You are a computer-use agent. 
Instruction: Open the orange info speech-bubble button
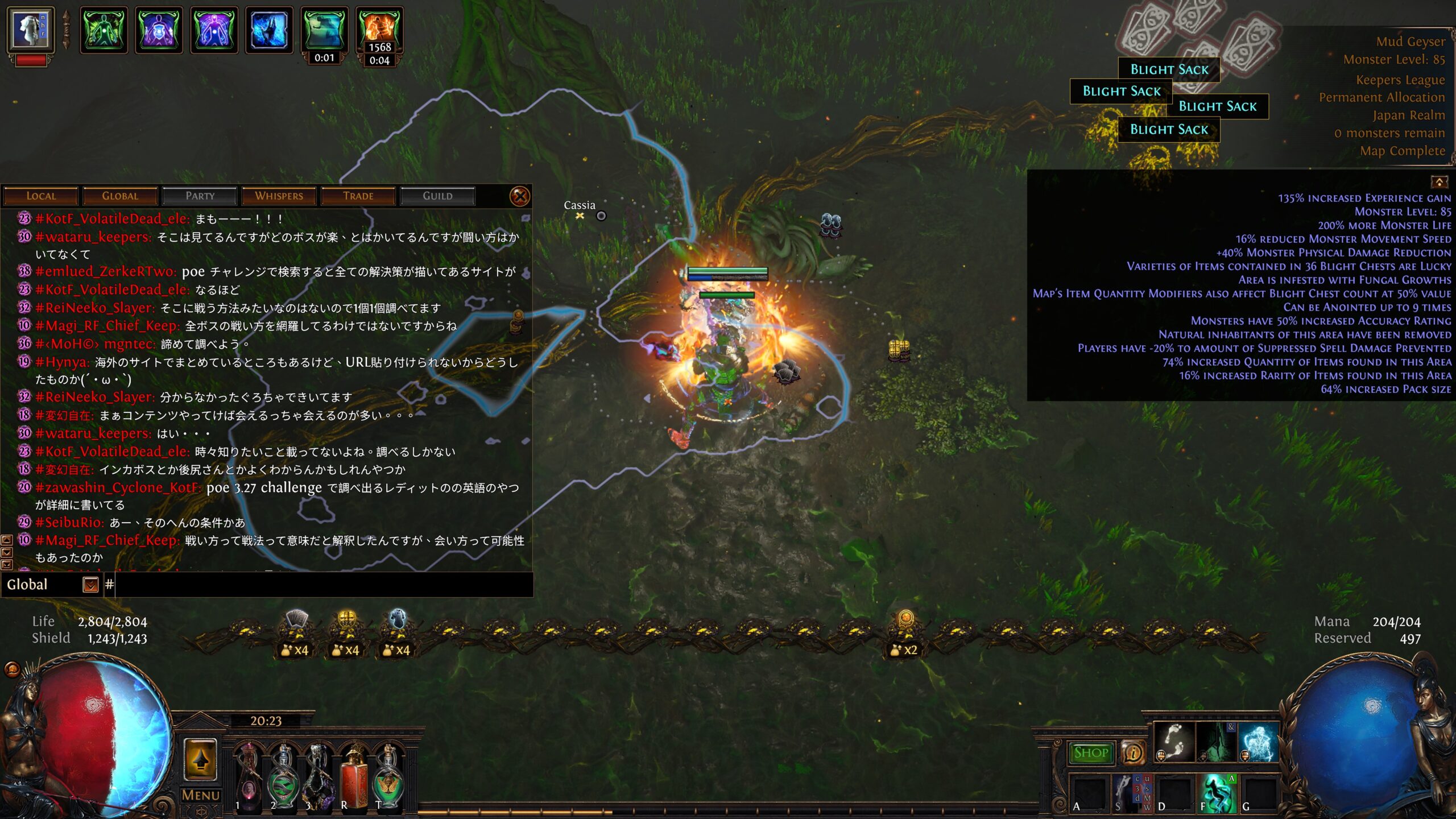pyautogui.click(x=1133, y=753)
